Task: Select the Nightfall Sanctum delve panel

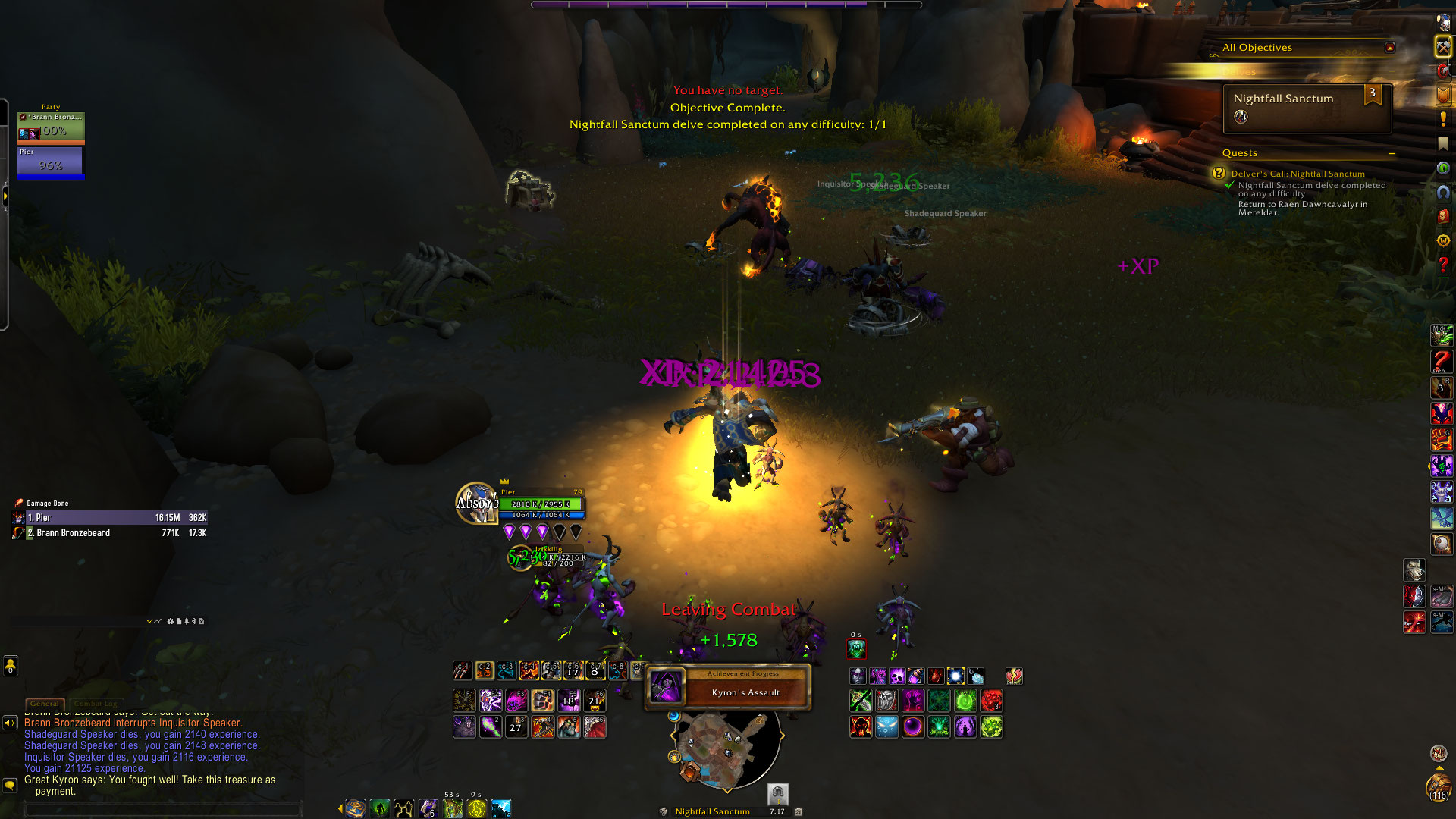Action: [1307, 108]
